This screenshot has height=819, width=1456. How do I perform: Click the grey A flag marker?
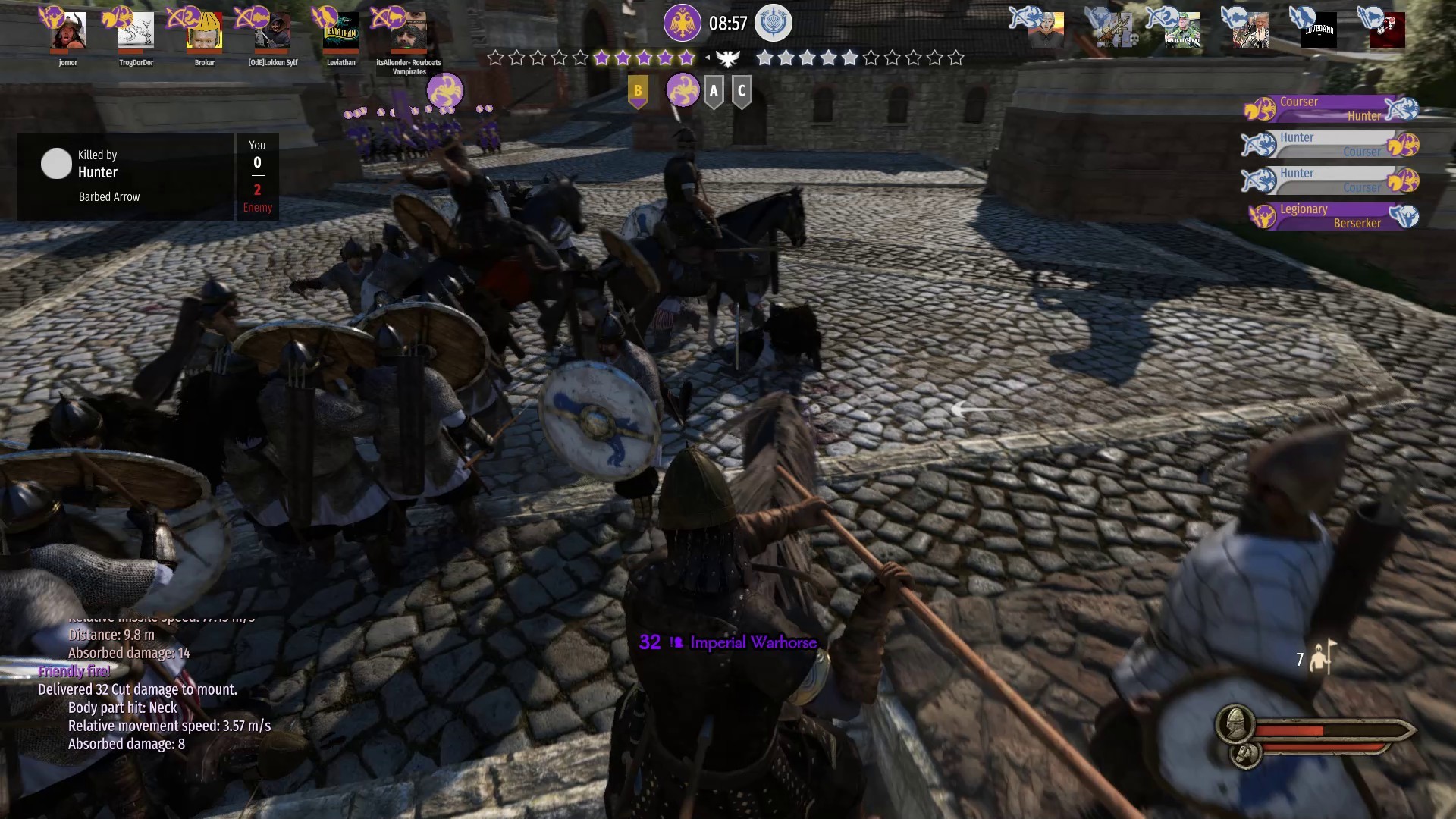713,92
